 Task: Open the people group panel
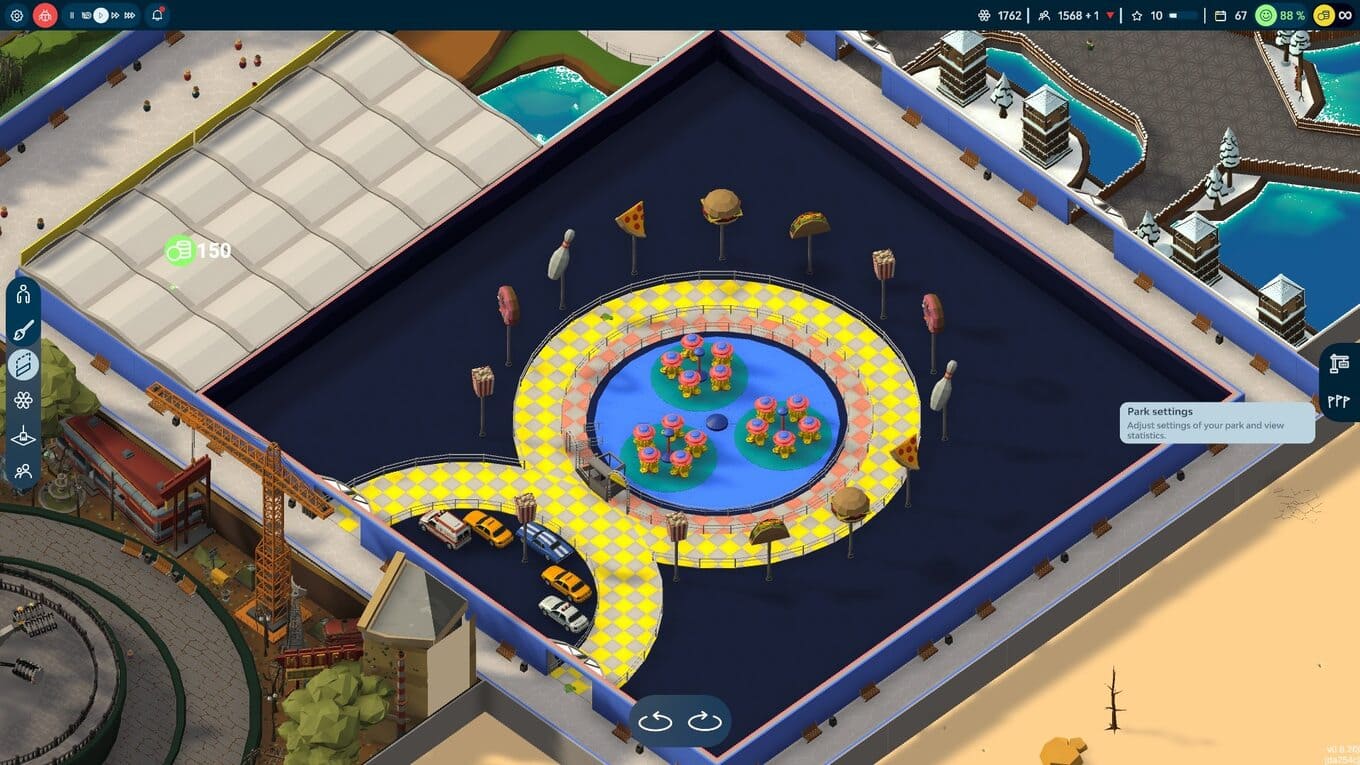pyautogui.click(x=24, y=470)
